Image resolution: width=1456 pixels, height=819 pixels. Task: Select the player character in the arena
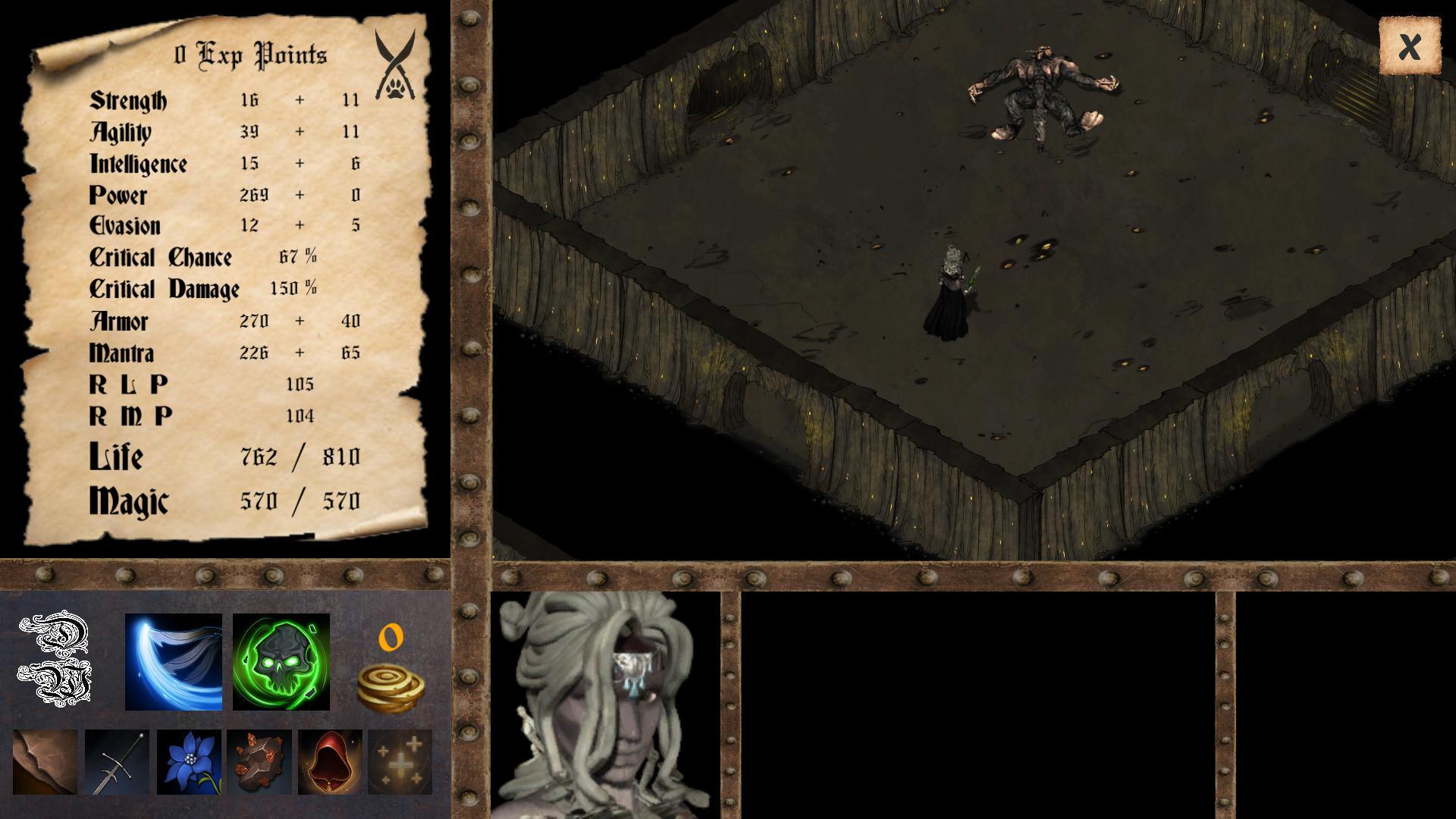[x=950, y=292]
